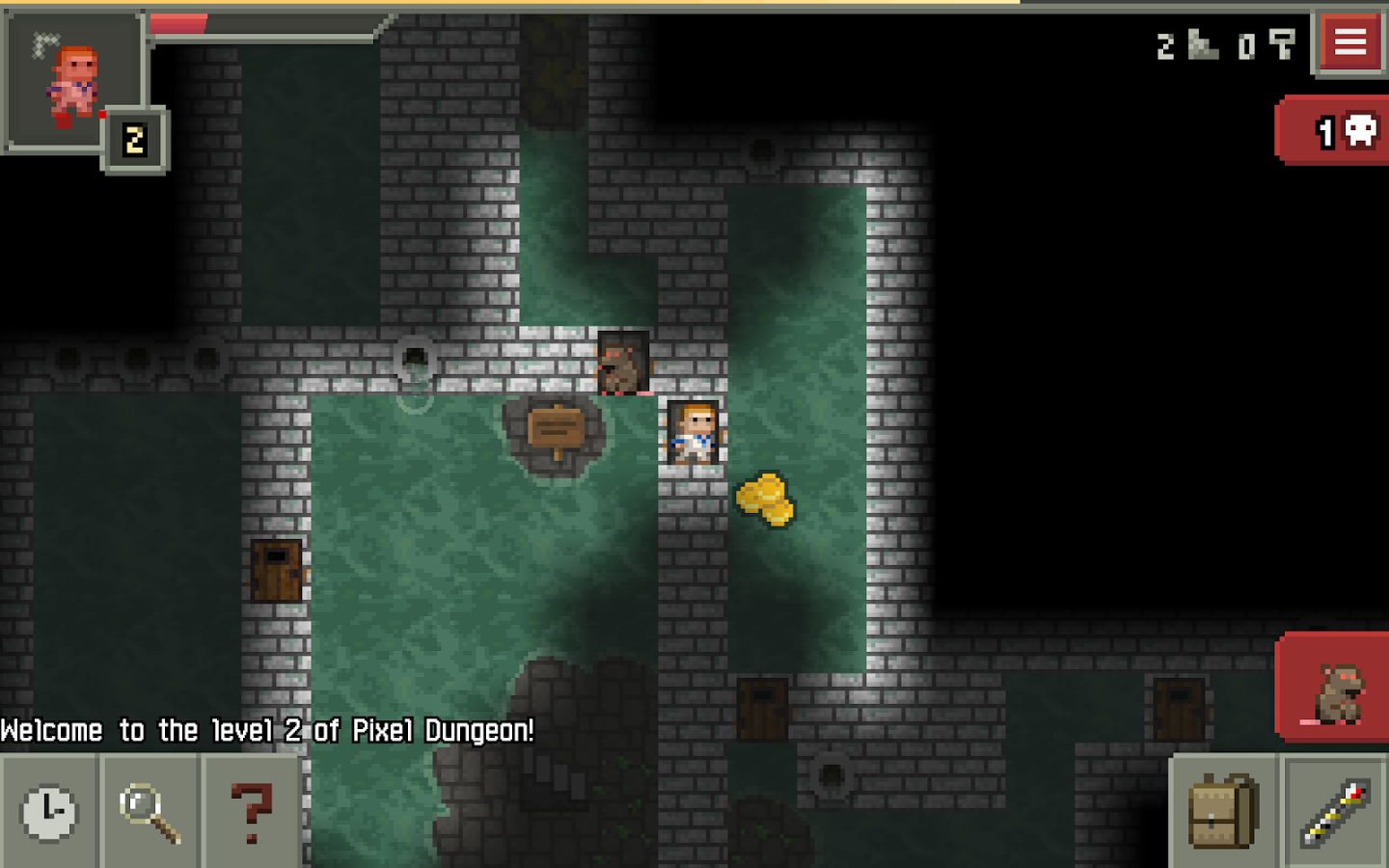Activate the search magnifying glass tool

point(150,812)
